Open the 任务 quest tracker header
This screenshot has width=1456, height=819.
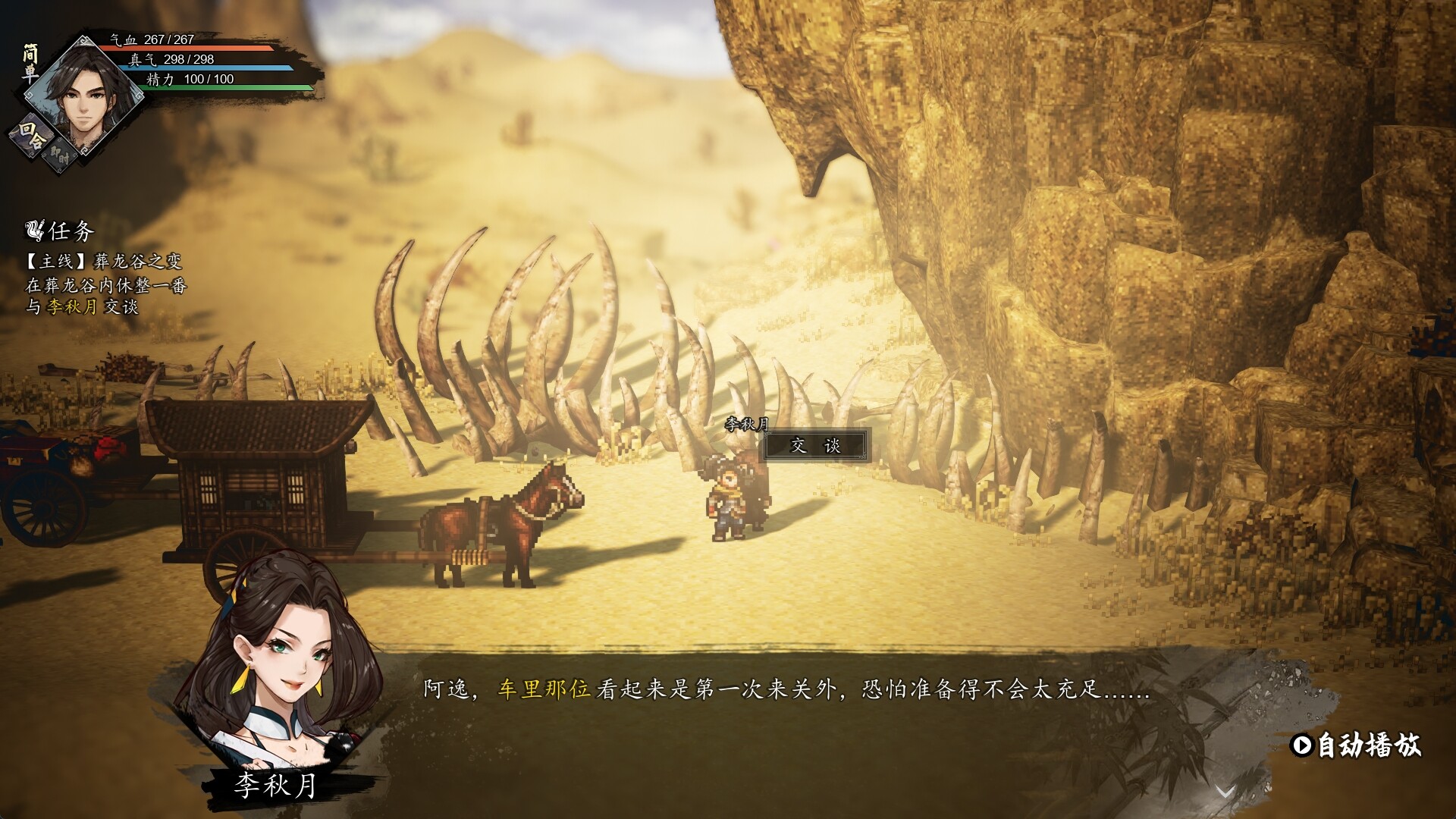[61, 230]
